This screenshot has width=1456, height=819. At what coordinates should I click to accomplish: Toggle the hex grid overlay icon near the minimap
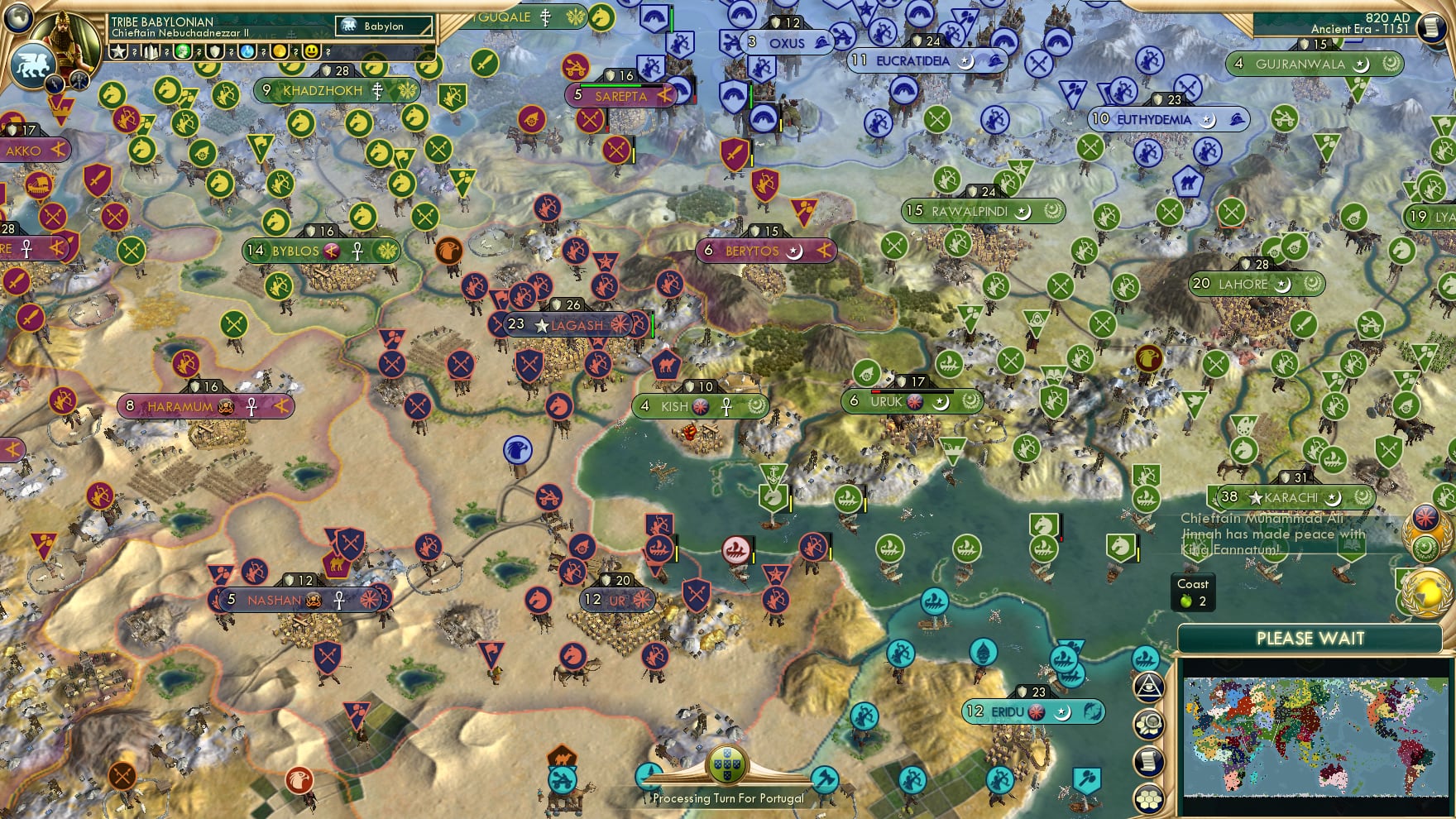point(1148,796)
